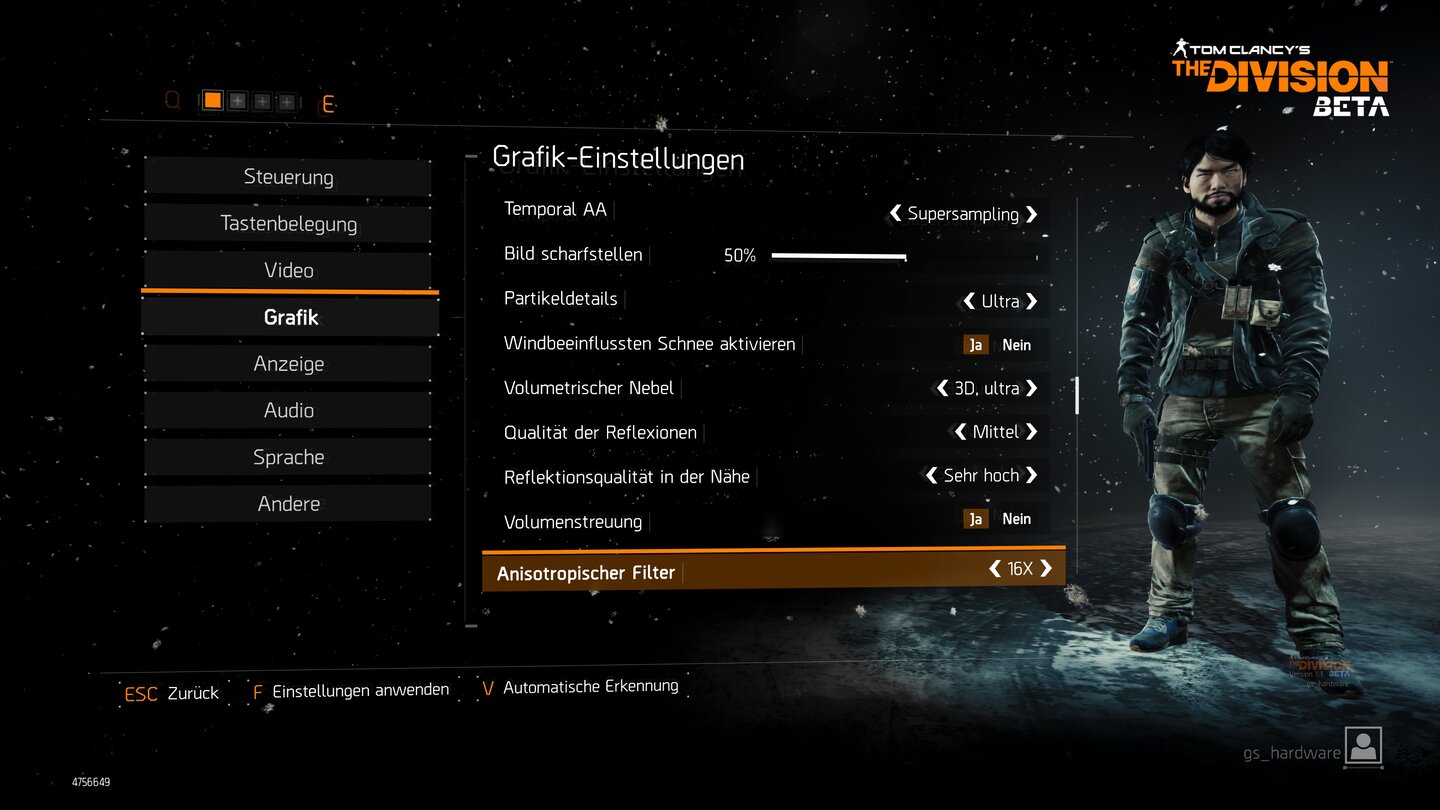Click the second plus slot icon at top
The width and height of the screenshot is (1440, 810).
pos(262,100)
